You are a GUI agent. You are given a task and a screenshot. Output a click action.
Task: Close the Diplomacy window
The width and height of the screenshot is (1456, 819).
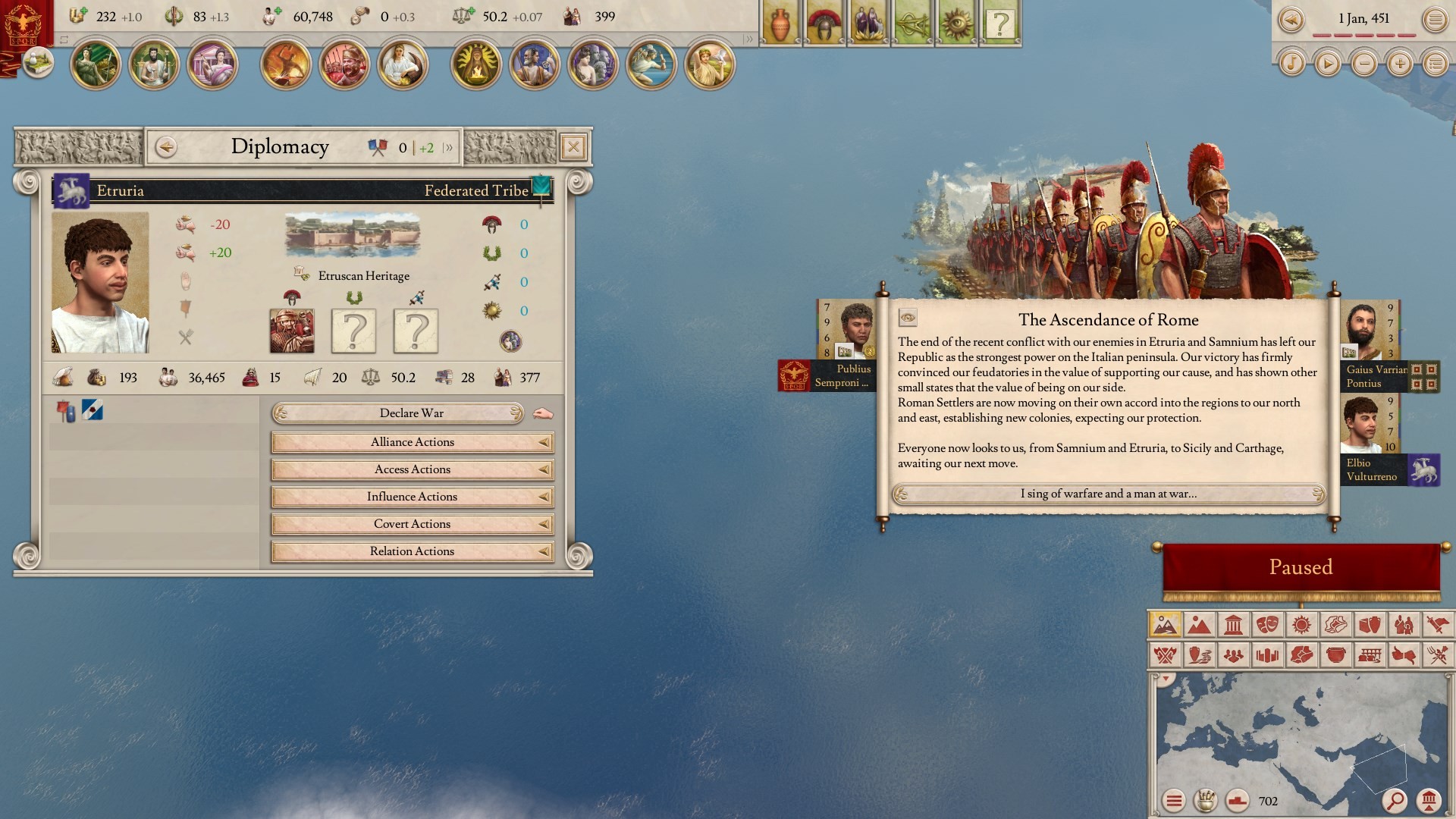click(x=573, y=146)
